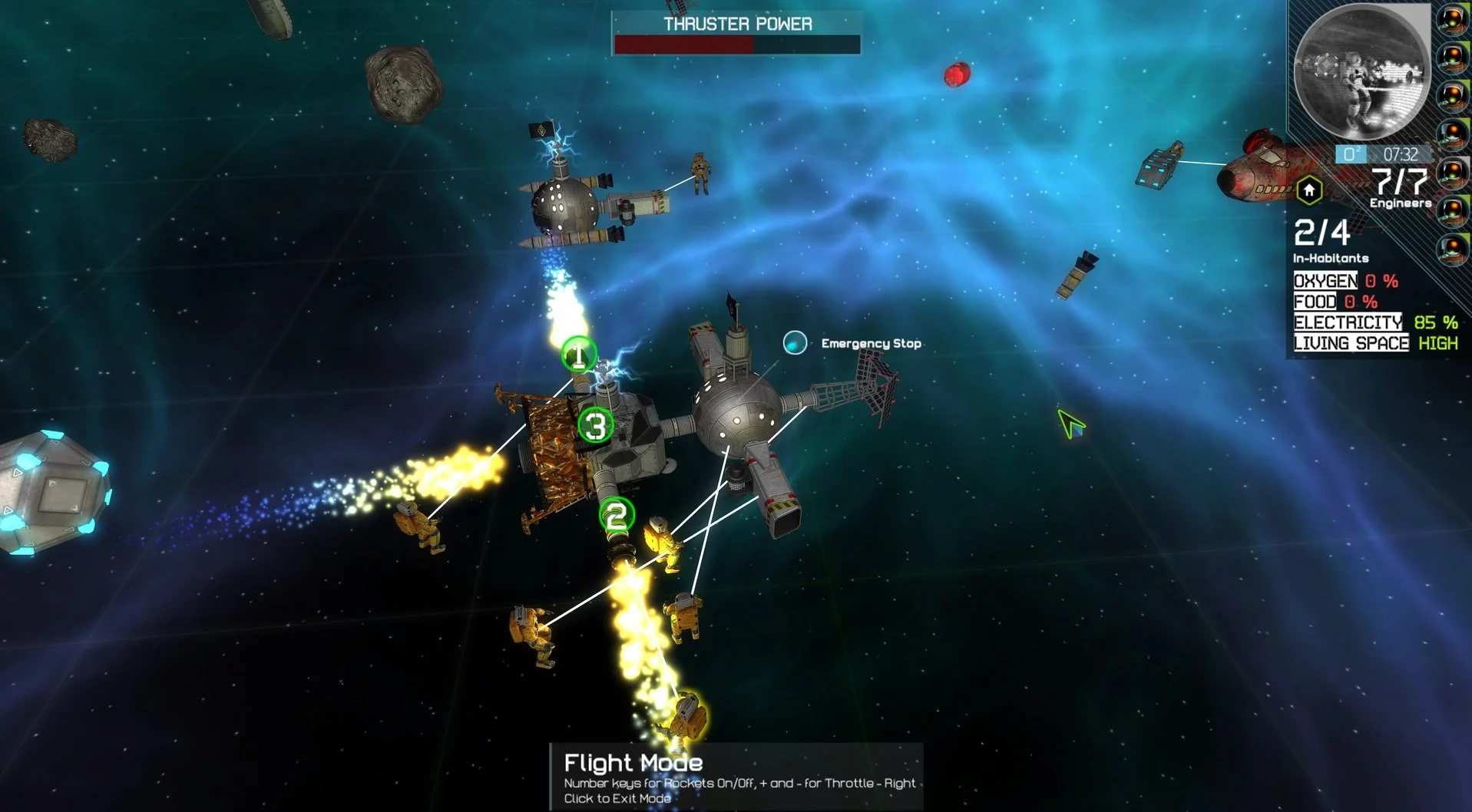This screenshot has width=1472, height=812.
Task: Click the 7/7 Engineers counter
Action: click(x=1399, y=186)
